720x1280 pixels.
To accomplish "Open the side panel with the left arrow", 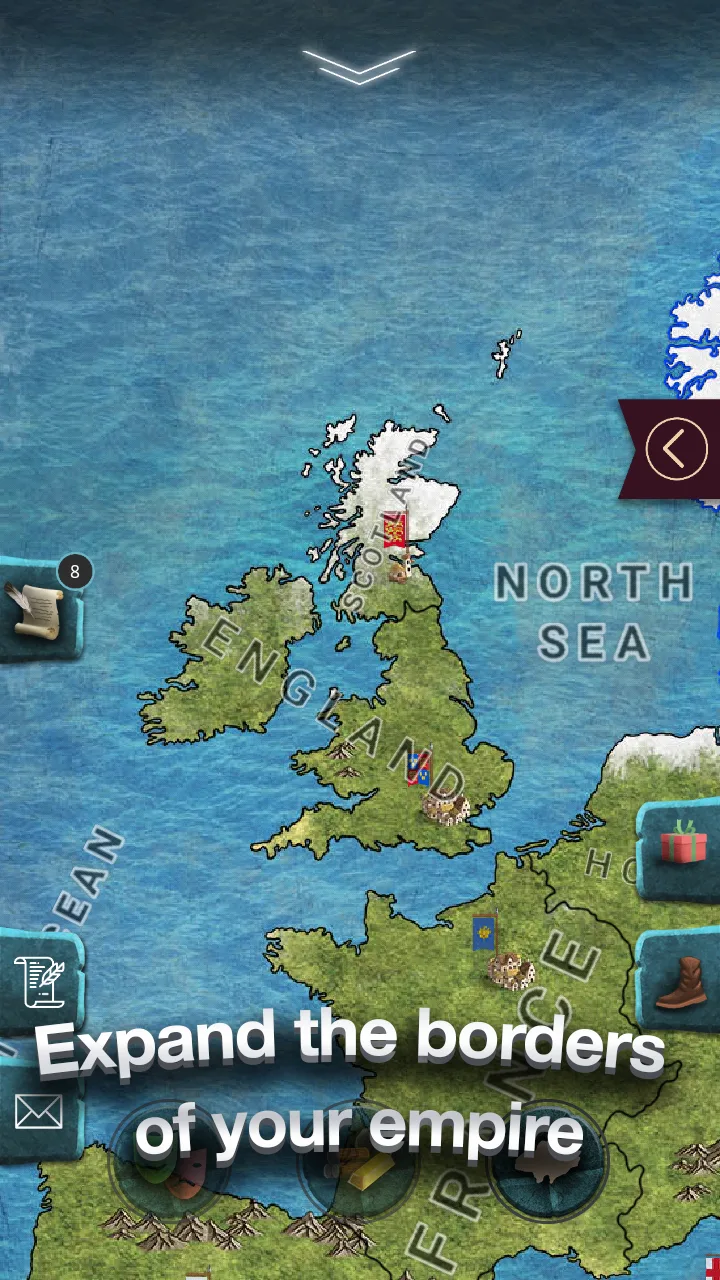I will (x=676, y=449).
